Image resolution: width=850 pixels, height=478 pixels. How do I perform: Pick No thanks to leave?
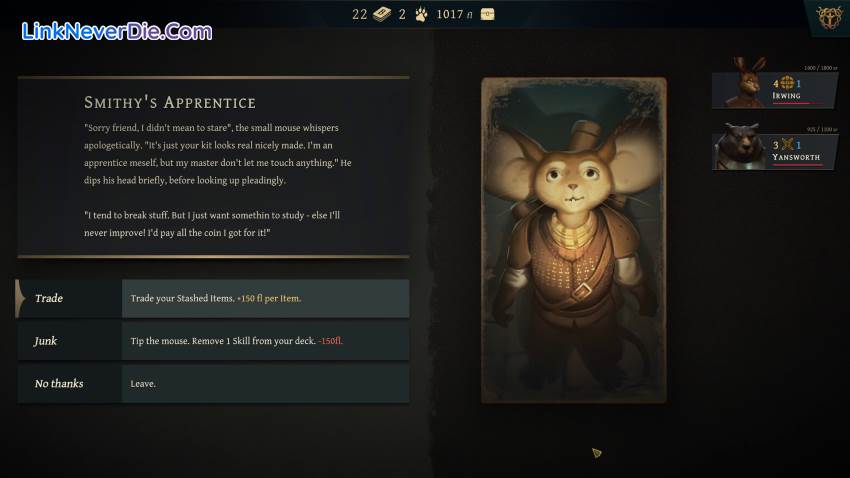(212, 384)
